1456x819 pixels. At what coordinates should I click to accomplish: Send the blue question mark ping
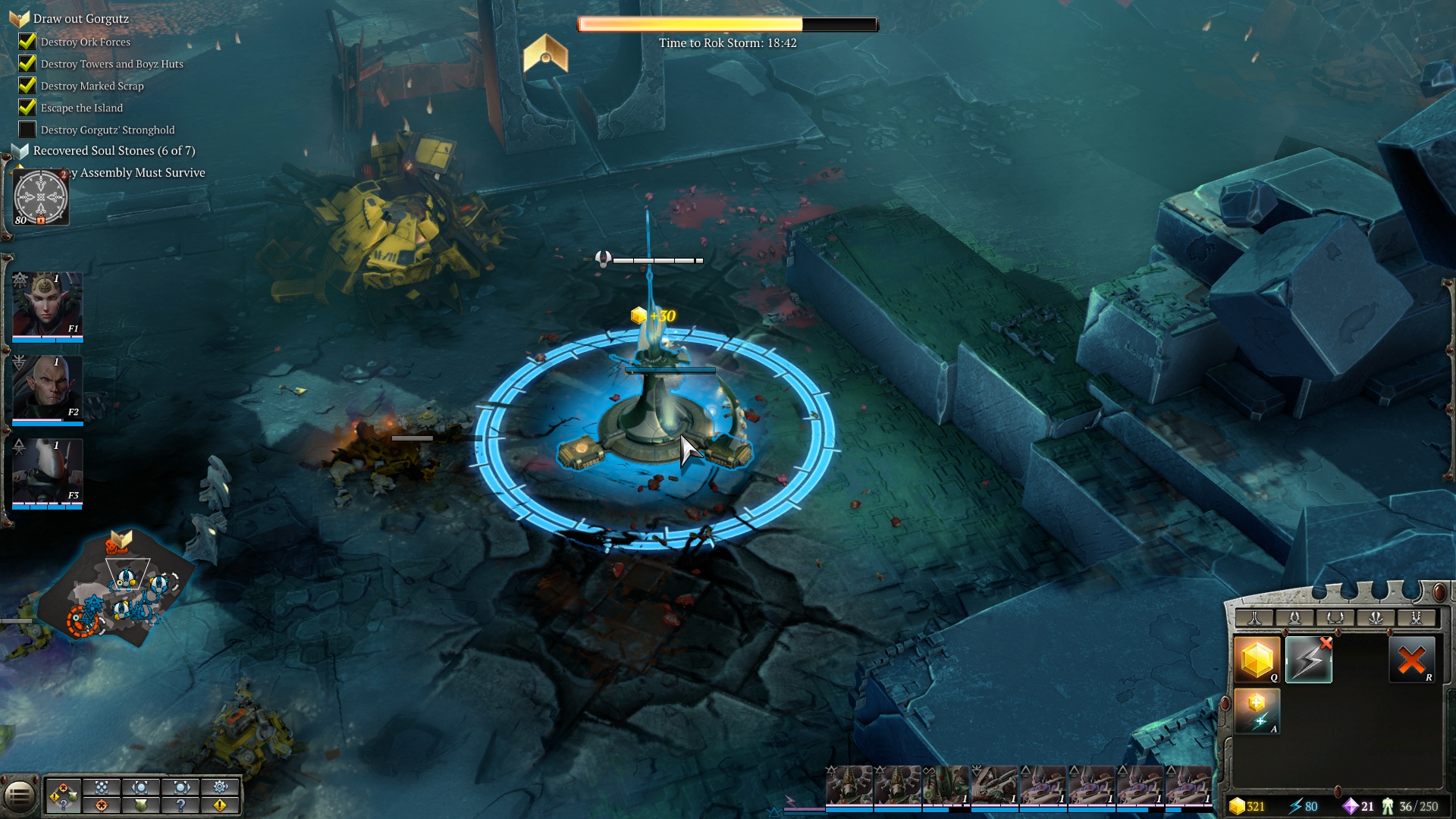180,805
